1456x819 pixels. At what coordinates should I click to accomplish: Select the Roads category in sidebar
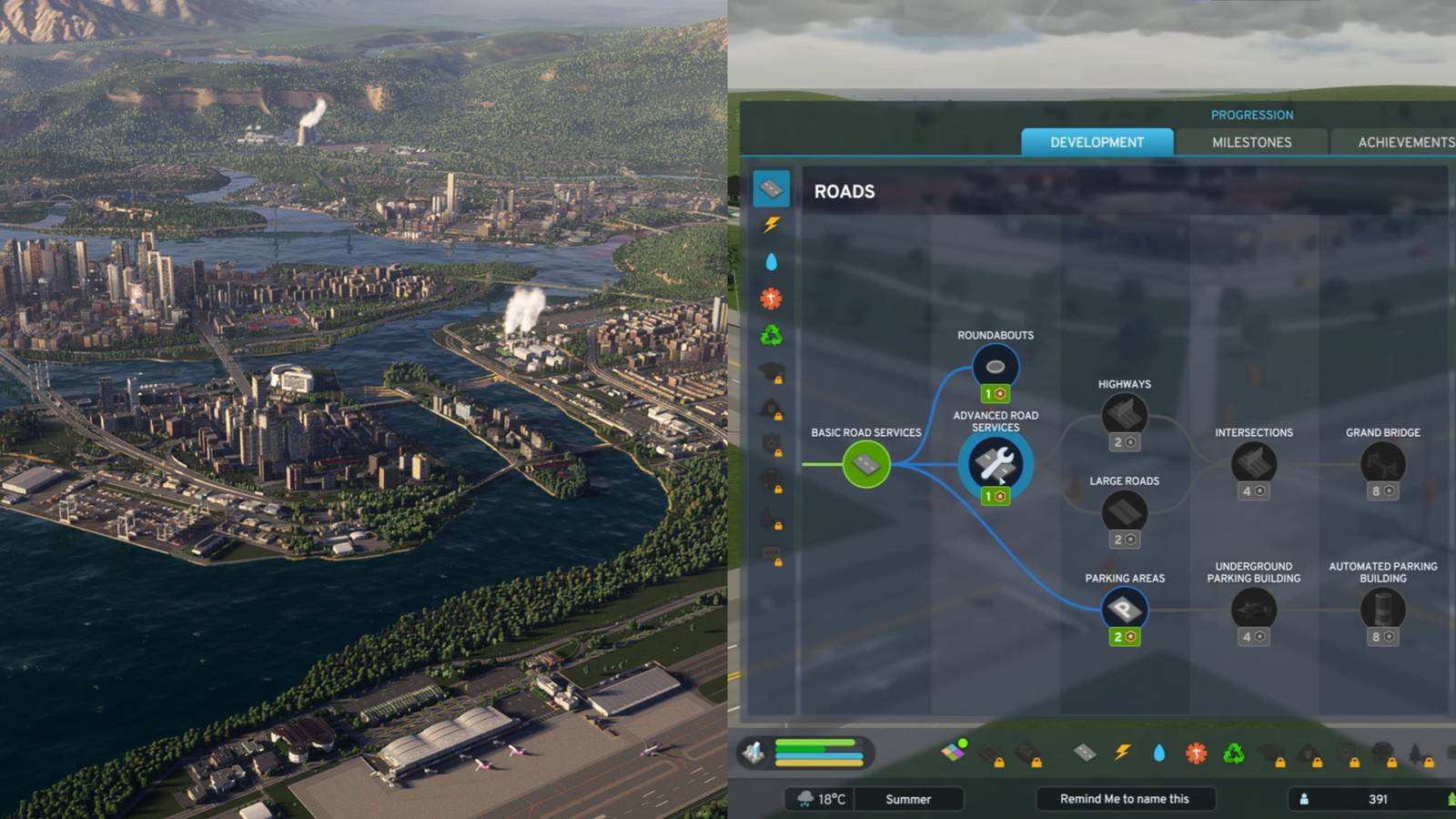771,189
